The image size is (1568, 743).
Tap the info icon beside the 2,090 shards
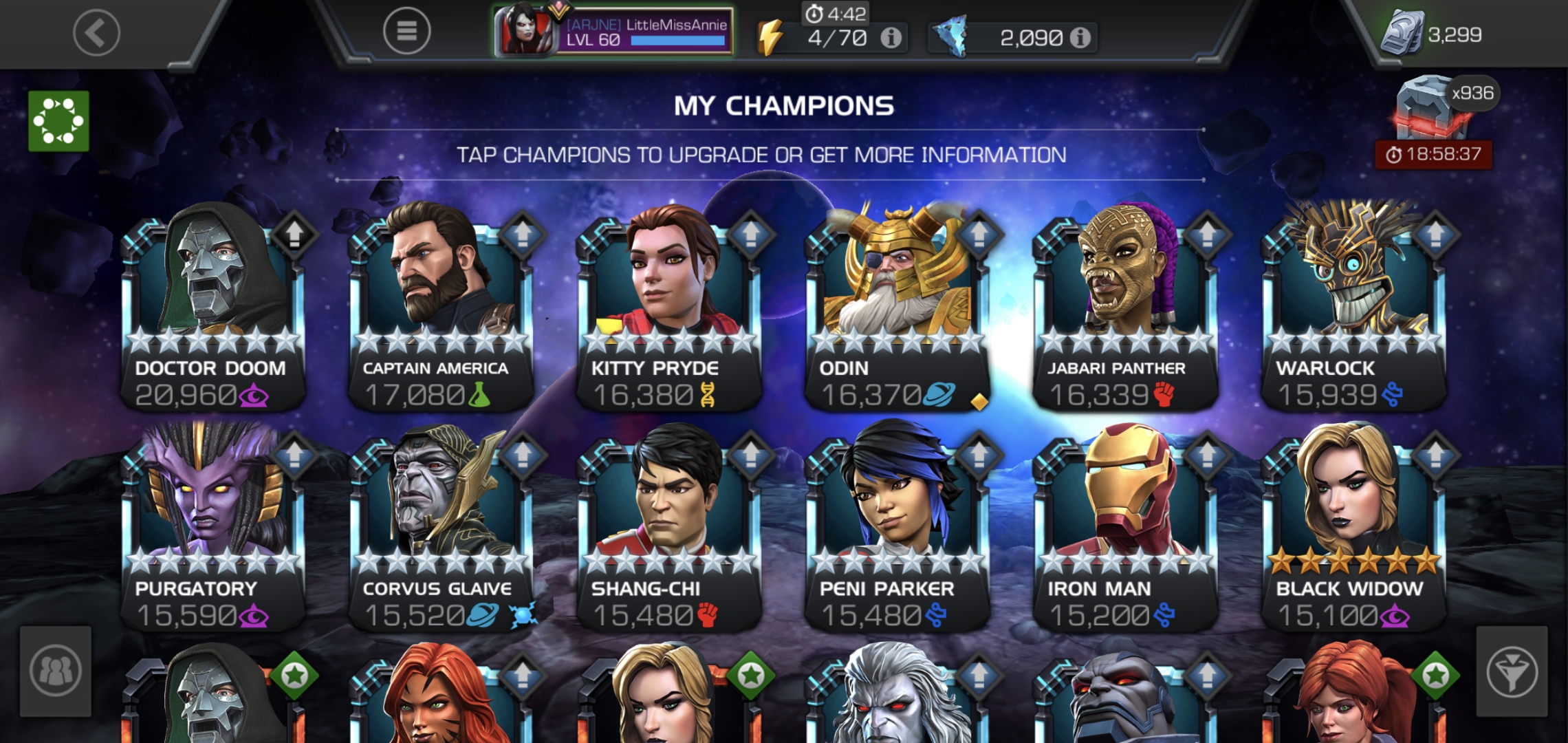tap(1080, 39)
